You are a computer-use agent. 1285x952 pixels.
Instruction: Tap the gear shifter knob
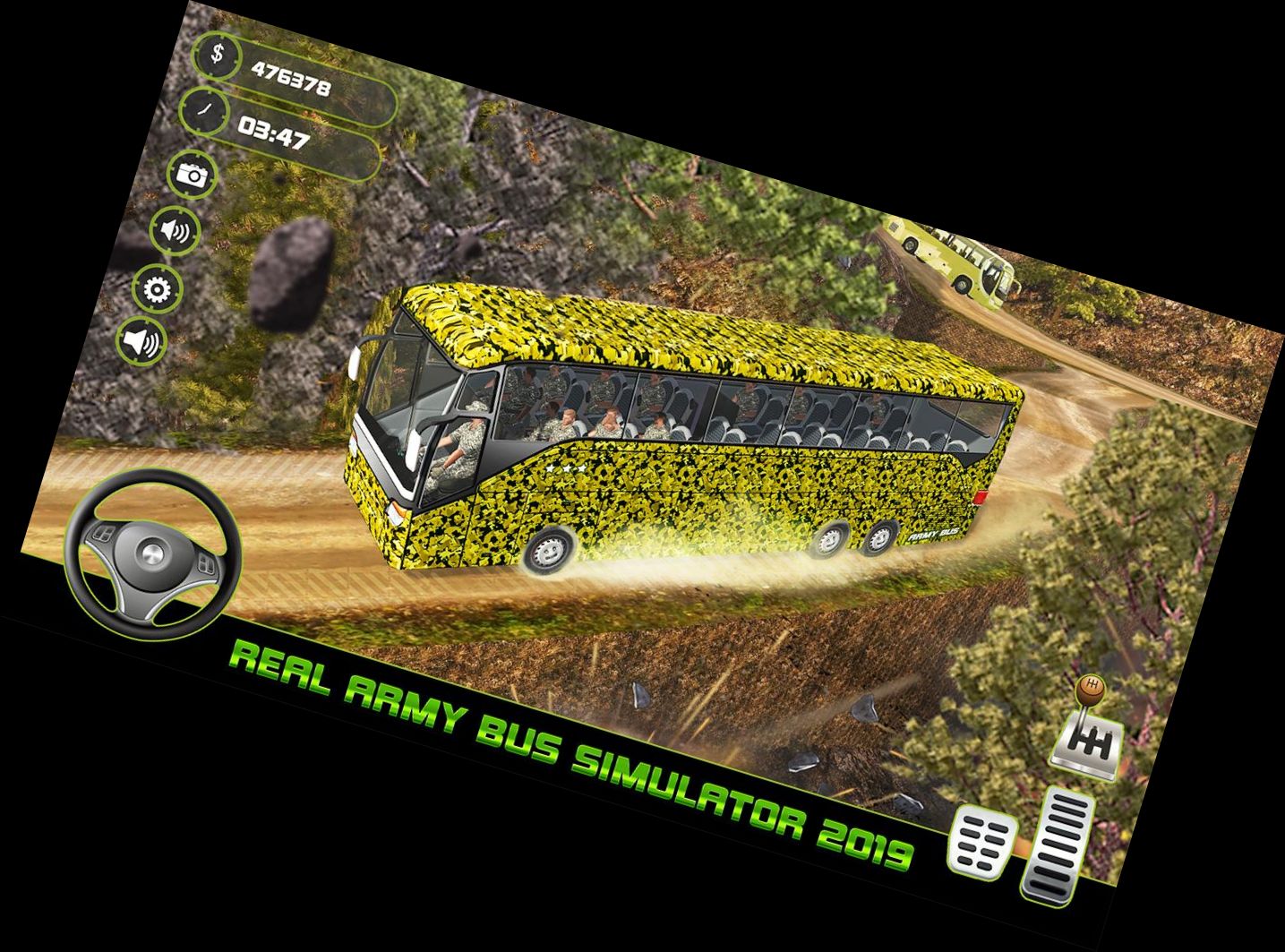coord(1092,688)
